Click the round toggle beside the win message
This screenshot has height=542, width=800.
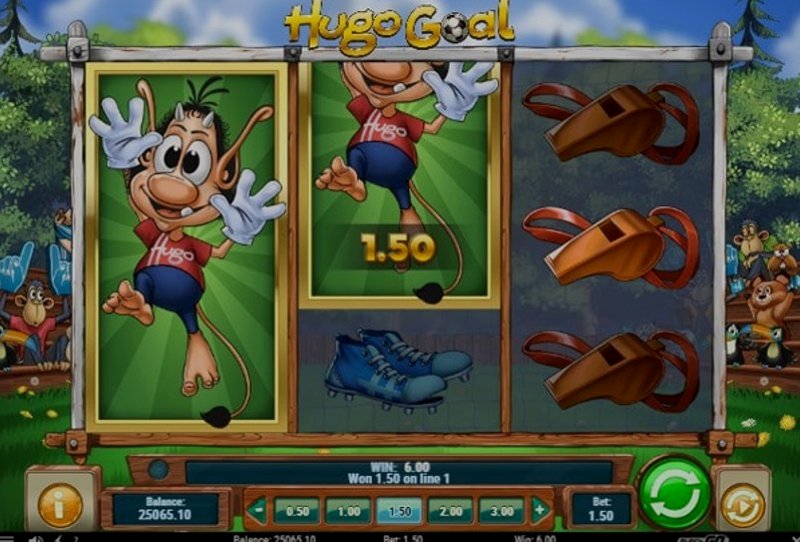(159, 468)
